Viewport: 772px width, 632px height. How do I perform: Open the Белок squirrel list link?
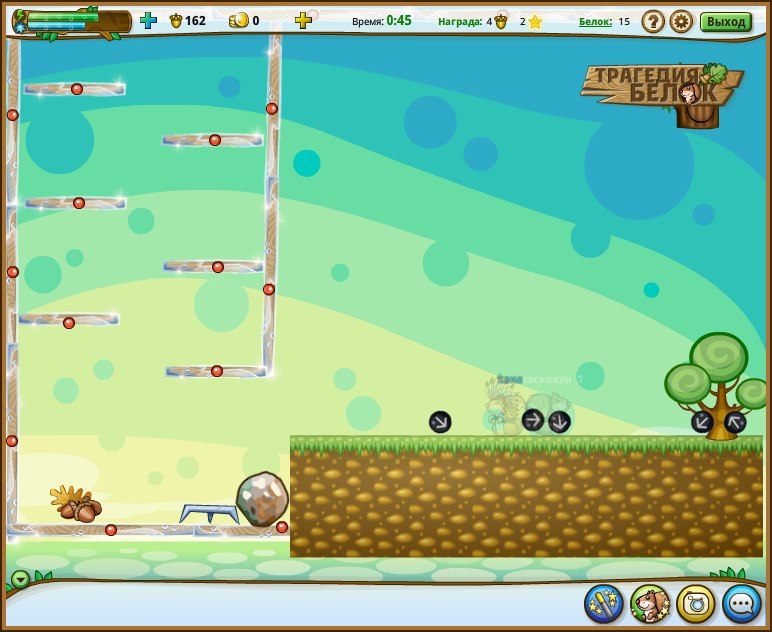coord(595,21)
